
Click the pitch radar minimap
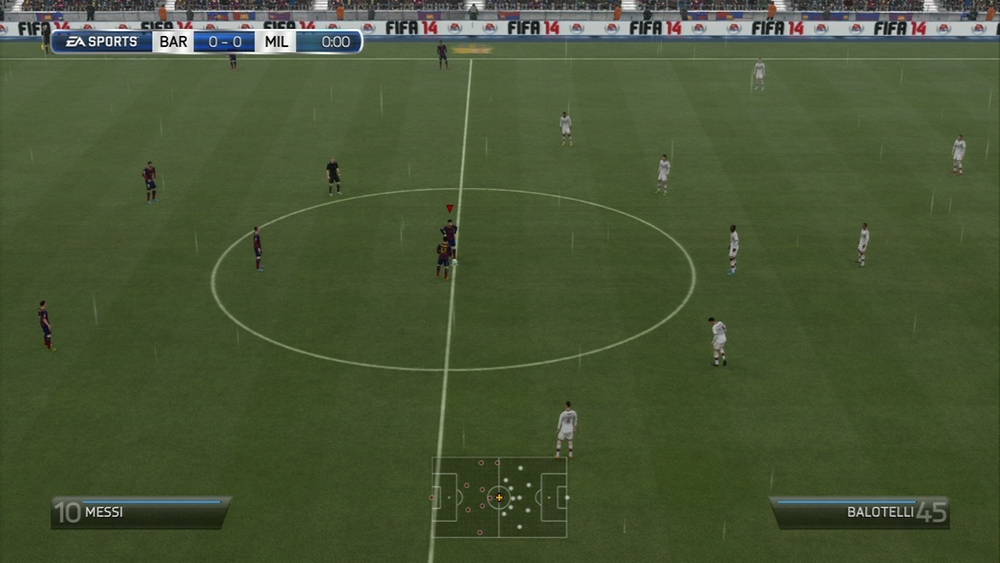(x=499, y=497)
